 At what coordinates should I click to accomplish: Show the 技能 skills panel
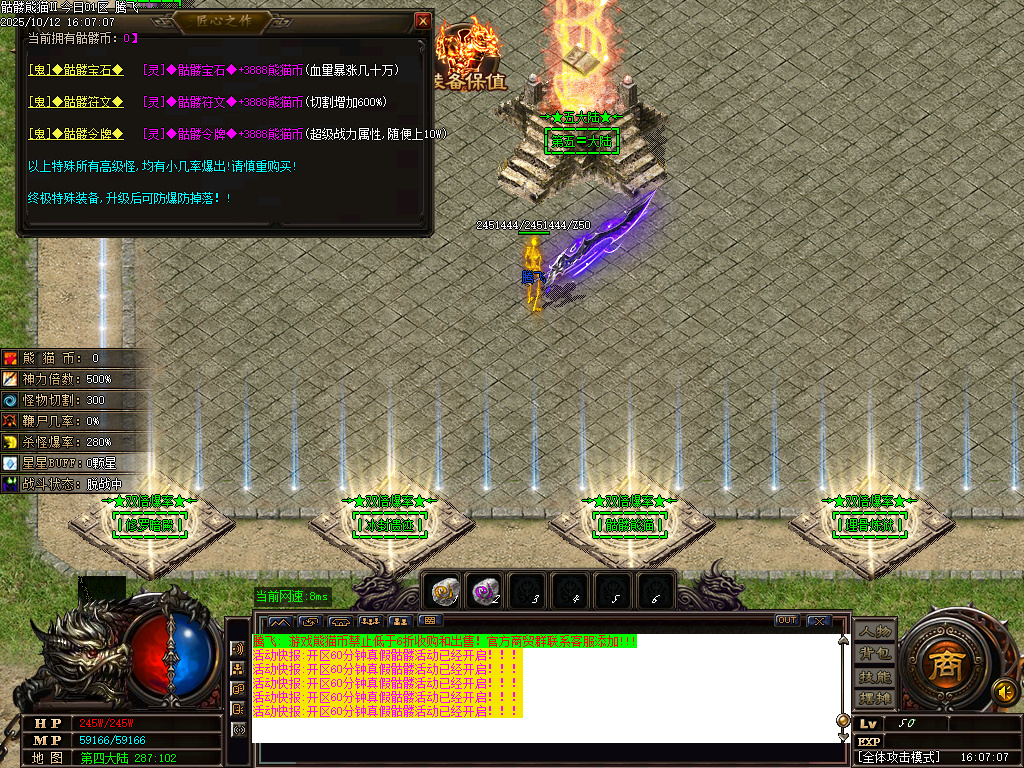pos(875,676)
